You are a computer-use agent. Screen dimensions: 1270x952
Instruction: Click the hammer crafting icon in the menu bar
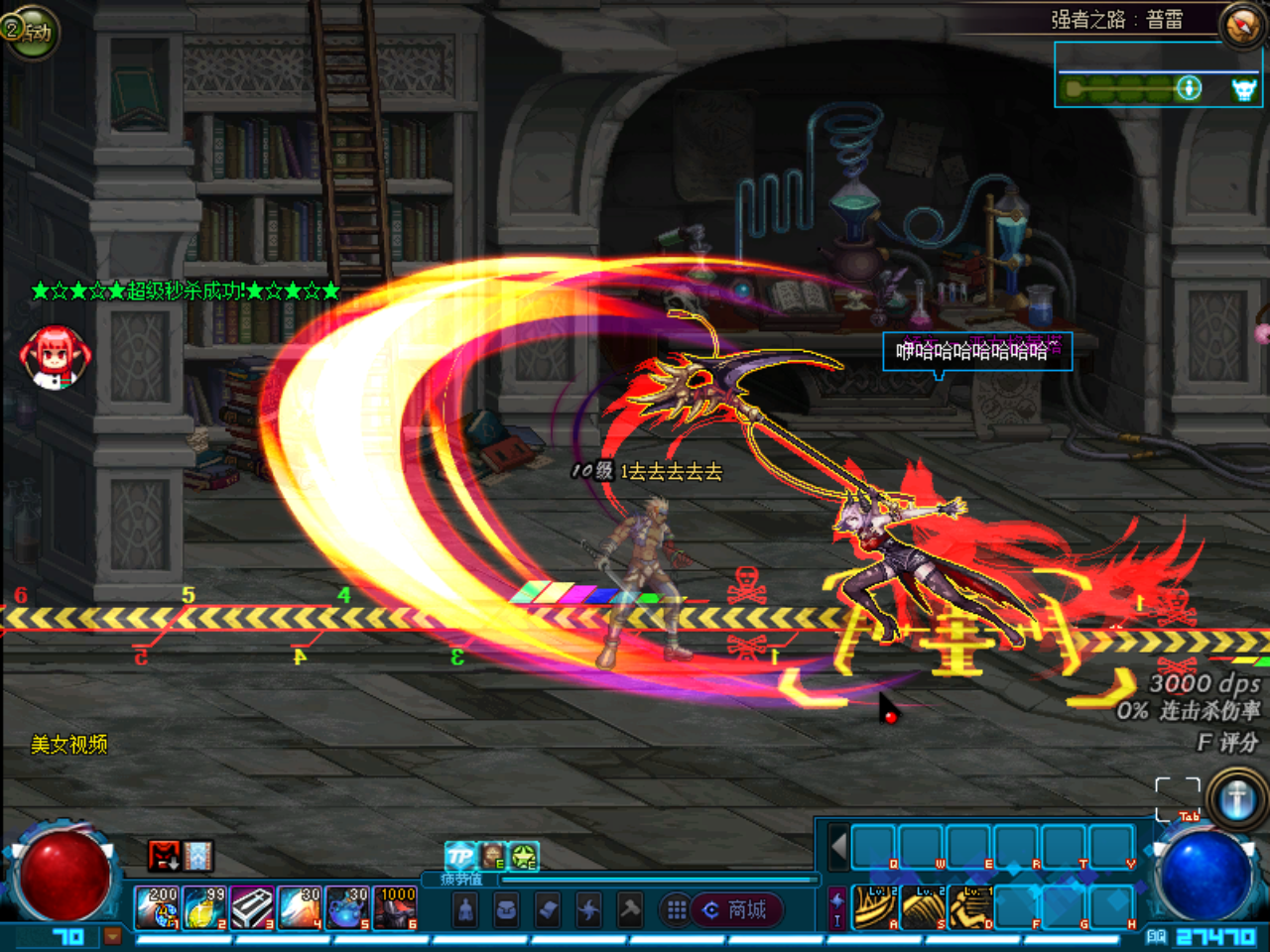pos(629,908)
